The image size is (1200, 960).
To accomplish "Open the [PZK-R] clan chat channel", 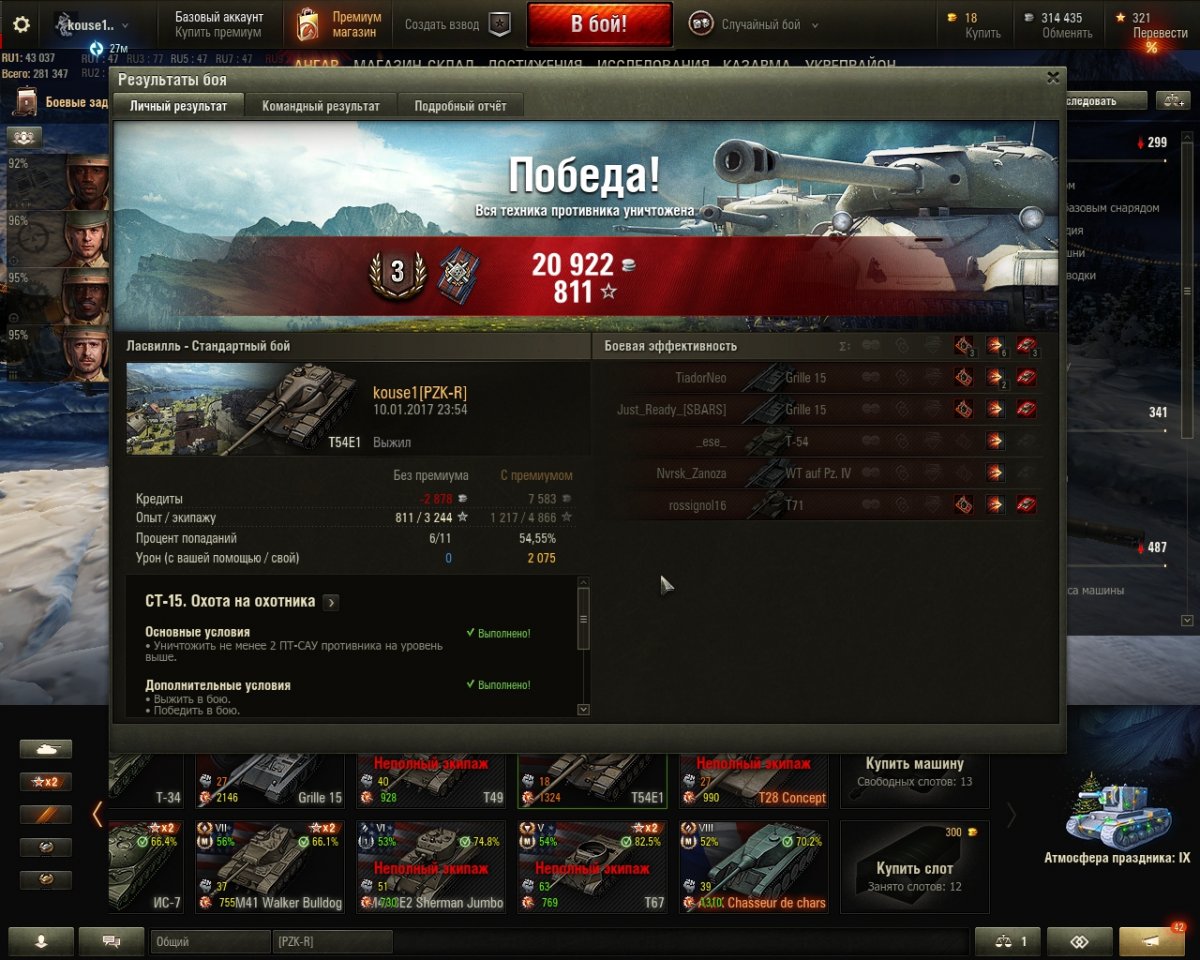I will (330, 941).
